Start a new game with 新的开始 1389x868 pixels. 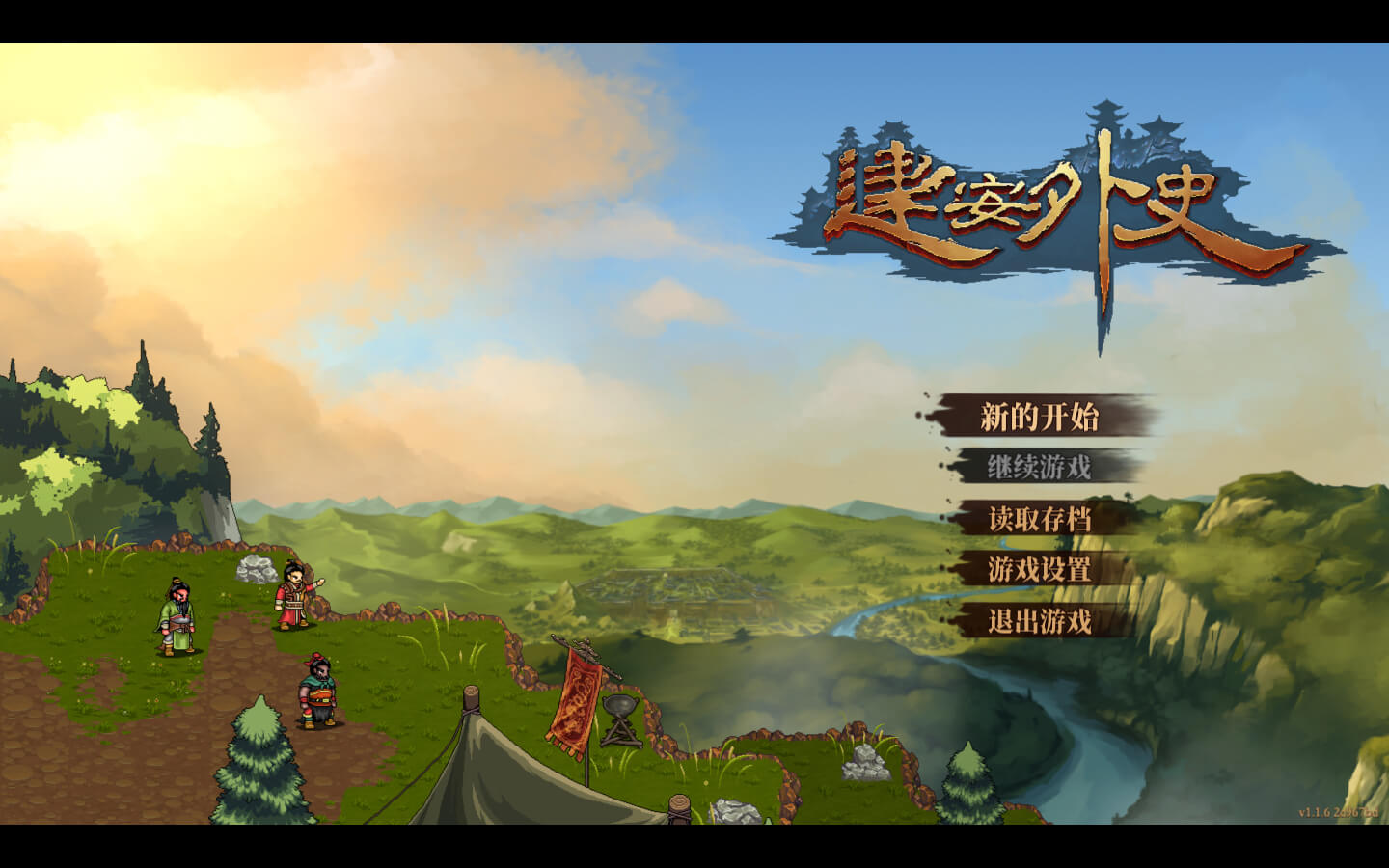coord(1039,417)
